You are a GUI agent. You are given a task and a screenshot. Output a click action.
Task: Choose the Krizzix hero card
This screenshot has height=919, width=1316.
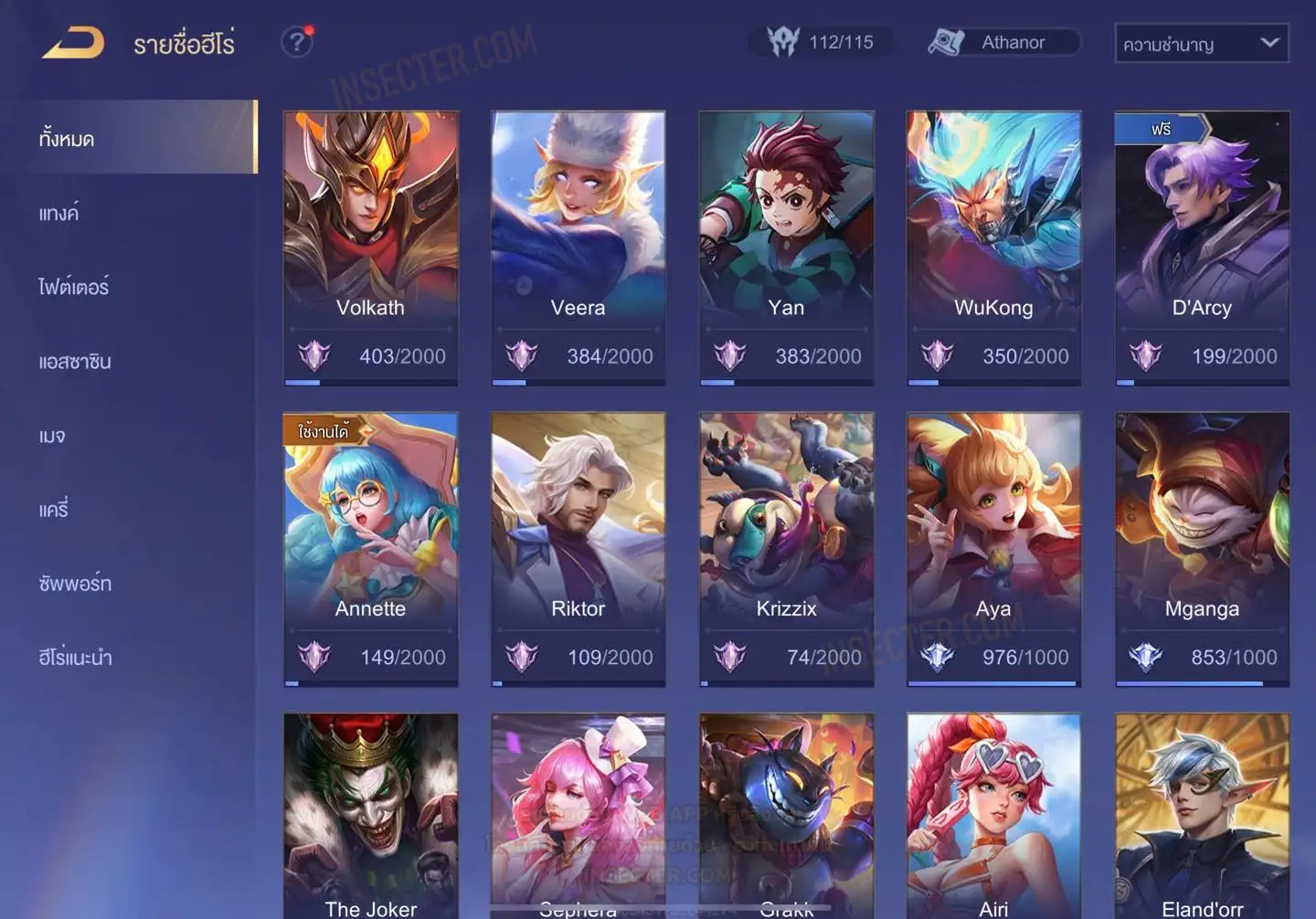[x=786, y=548]
